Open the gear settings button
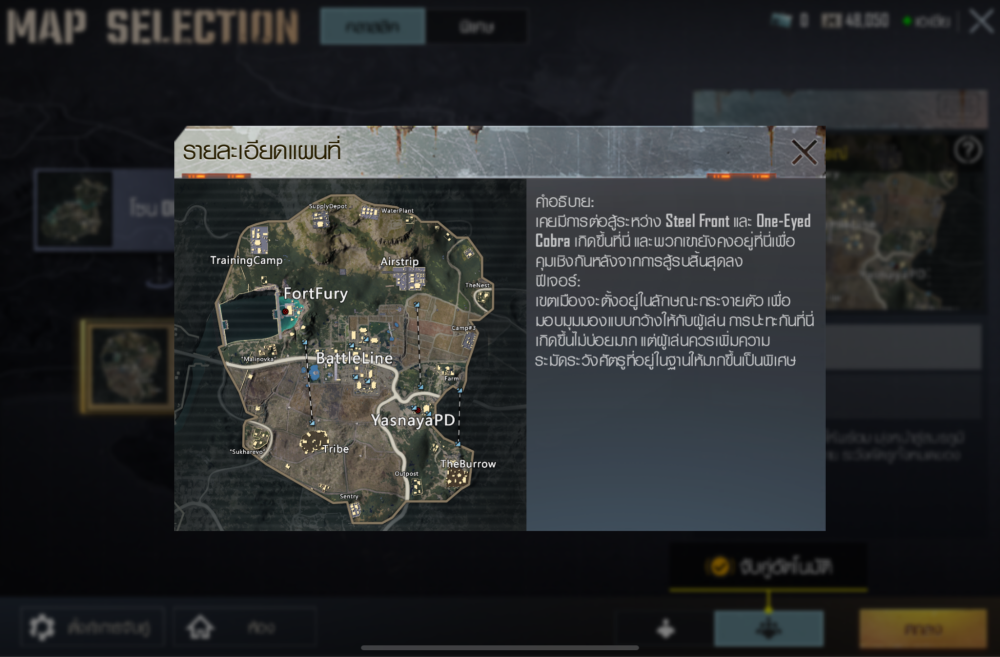Screen dimensions: 1000x657 click(42, 627)
